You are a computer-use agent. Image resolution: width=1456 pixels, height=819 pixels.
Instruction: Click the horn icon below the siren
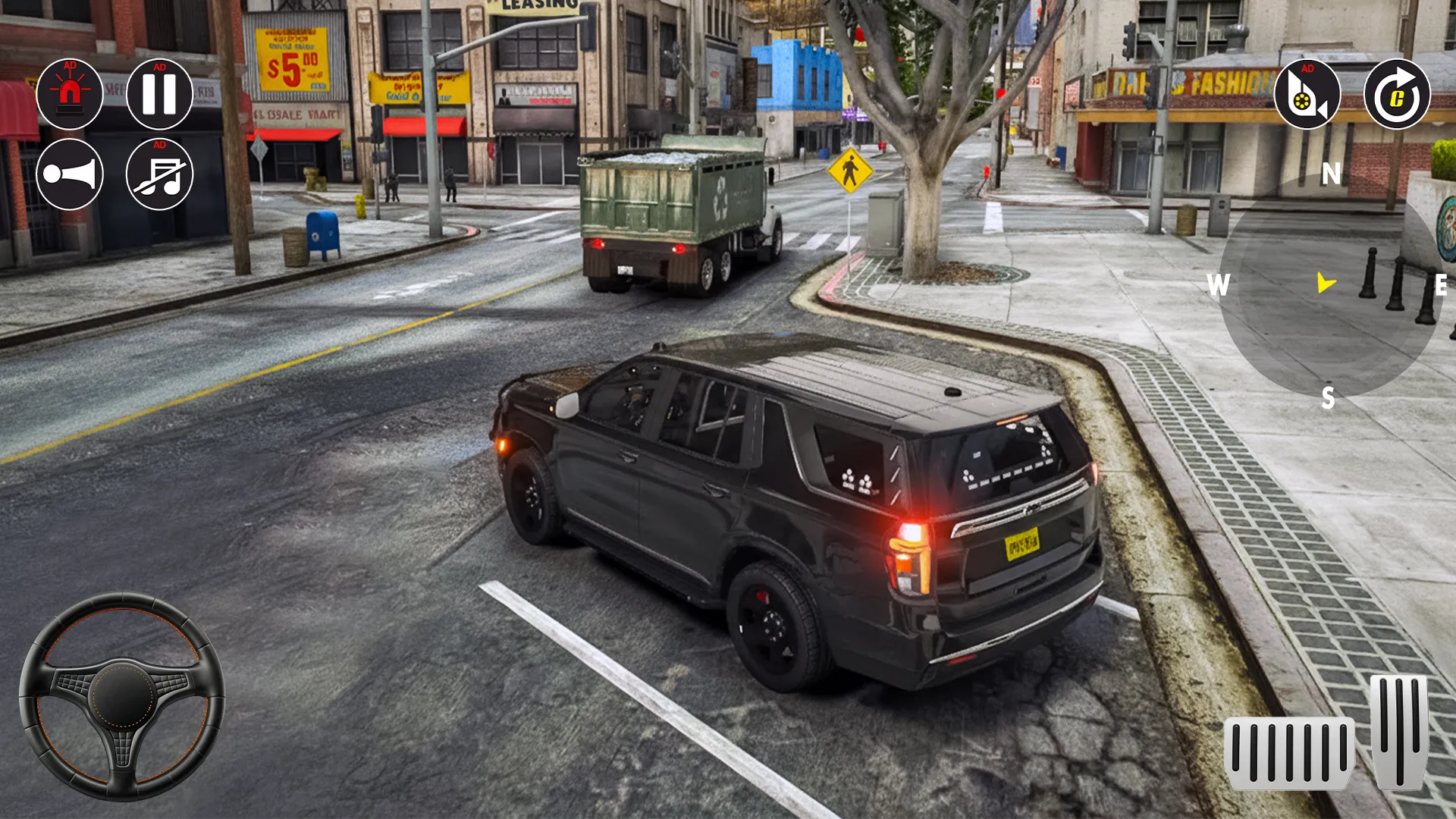71,176
